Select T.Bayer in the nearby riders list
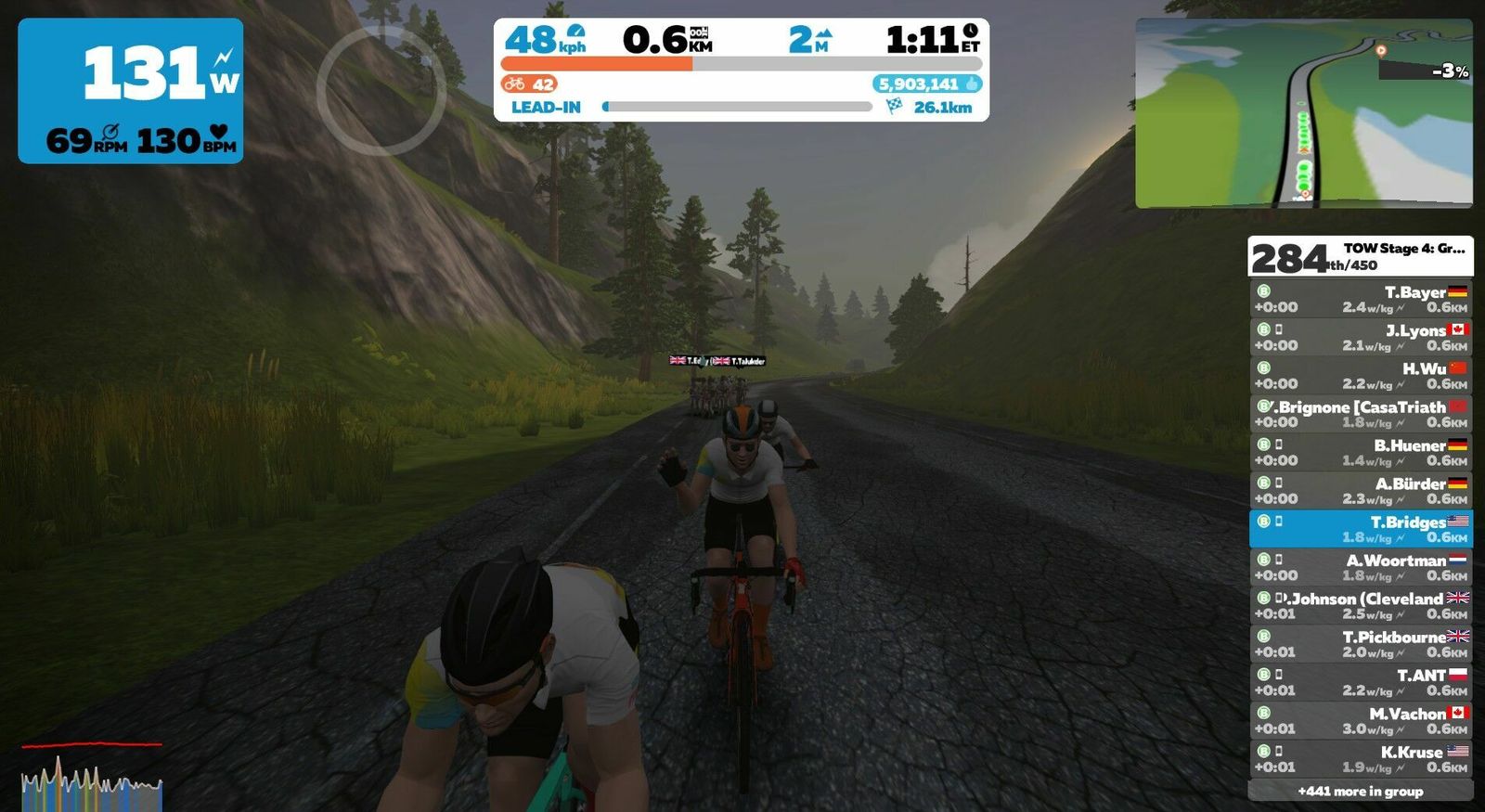The width and height of the screenshot is (1485, 812). [1360, 299]
